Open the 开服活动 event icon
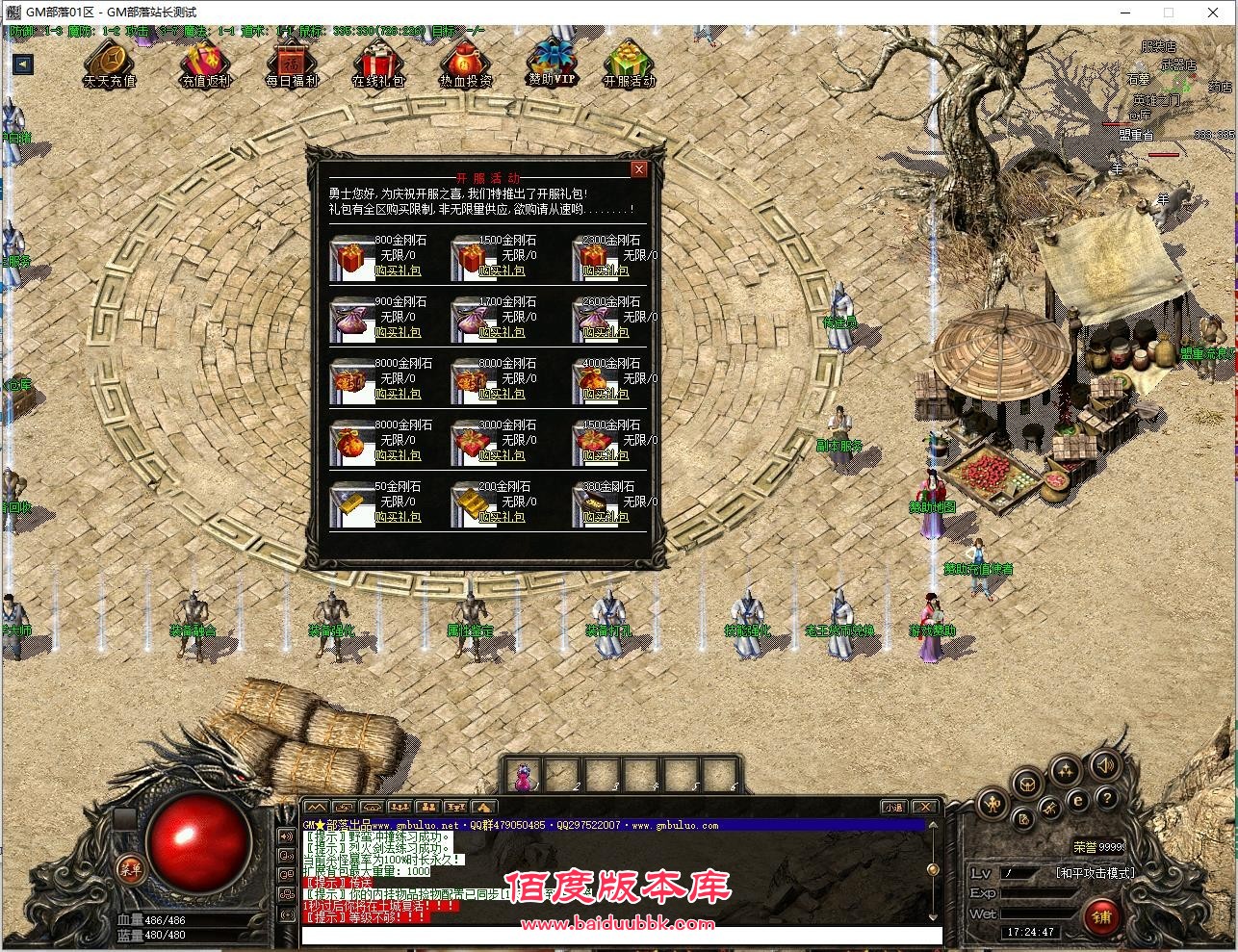Screen dimensions: 1238x952 pos(629,64)
